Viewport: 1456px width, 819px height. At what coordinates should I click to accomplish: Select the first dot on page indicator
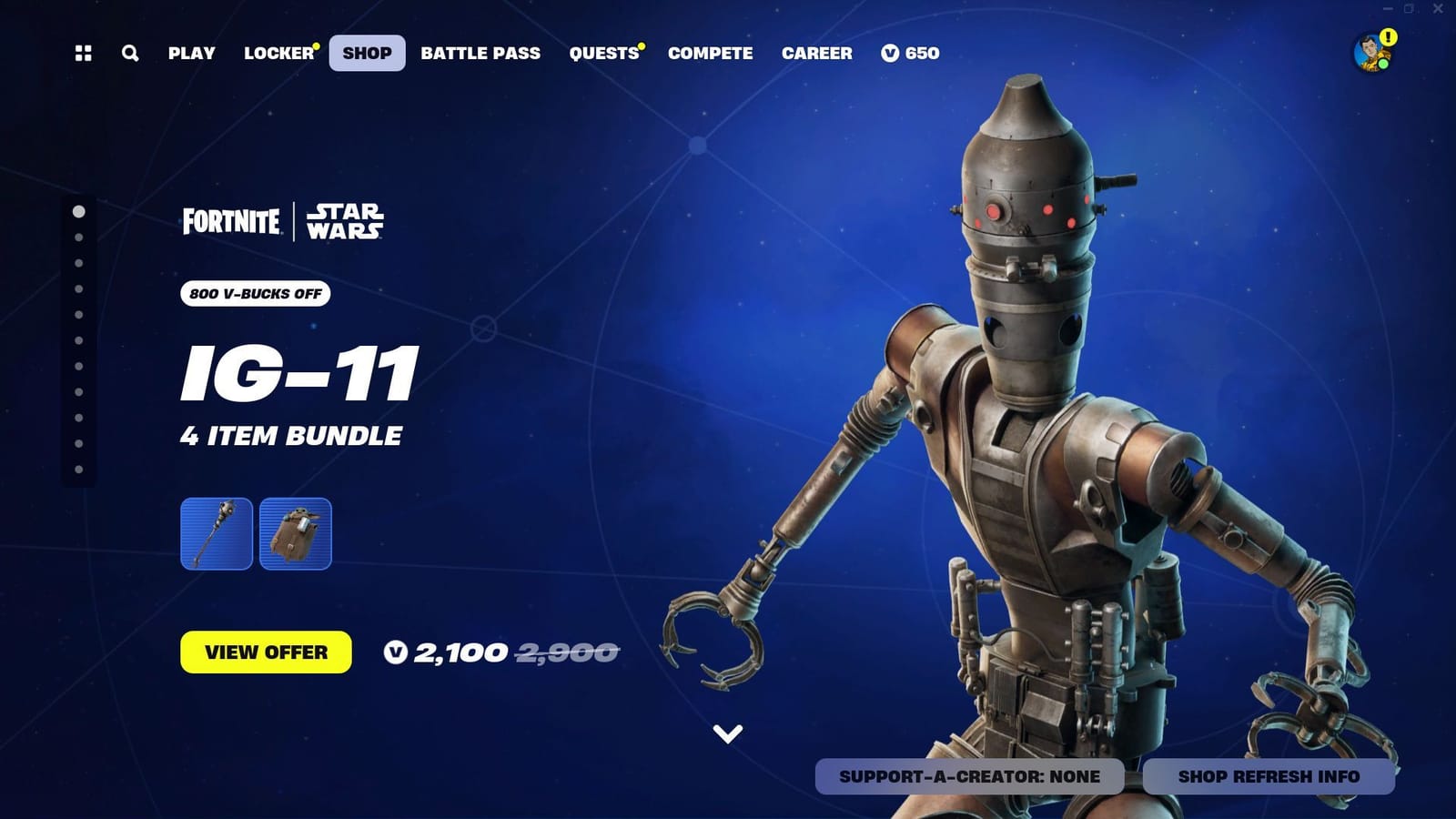(79, 212)
